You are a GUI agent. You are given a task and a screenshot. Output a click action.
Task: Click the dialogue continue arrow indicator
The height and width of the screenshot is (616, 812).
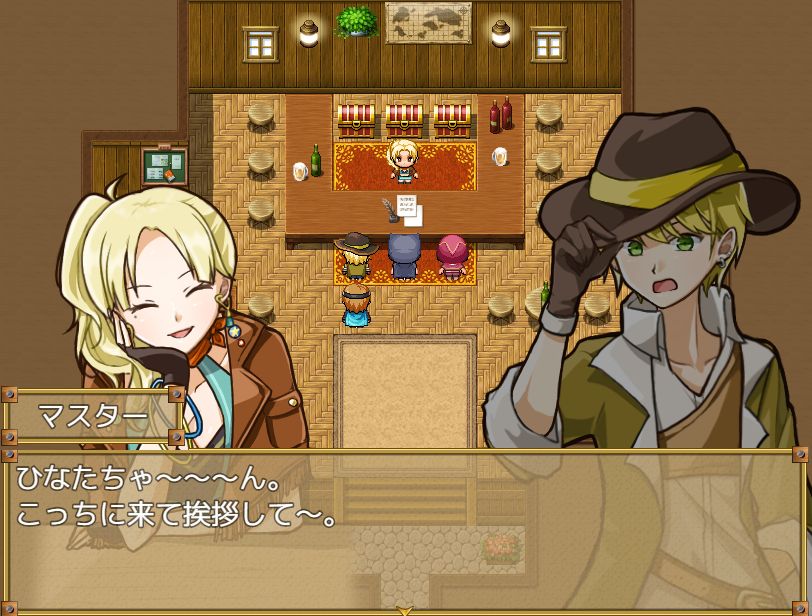405,609
